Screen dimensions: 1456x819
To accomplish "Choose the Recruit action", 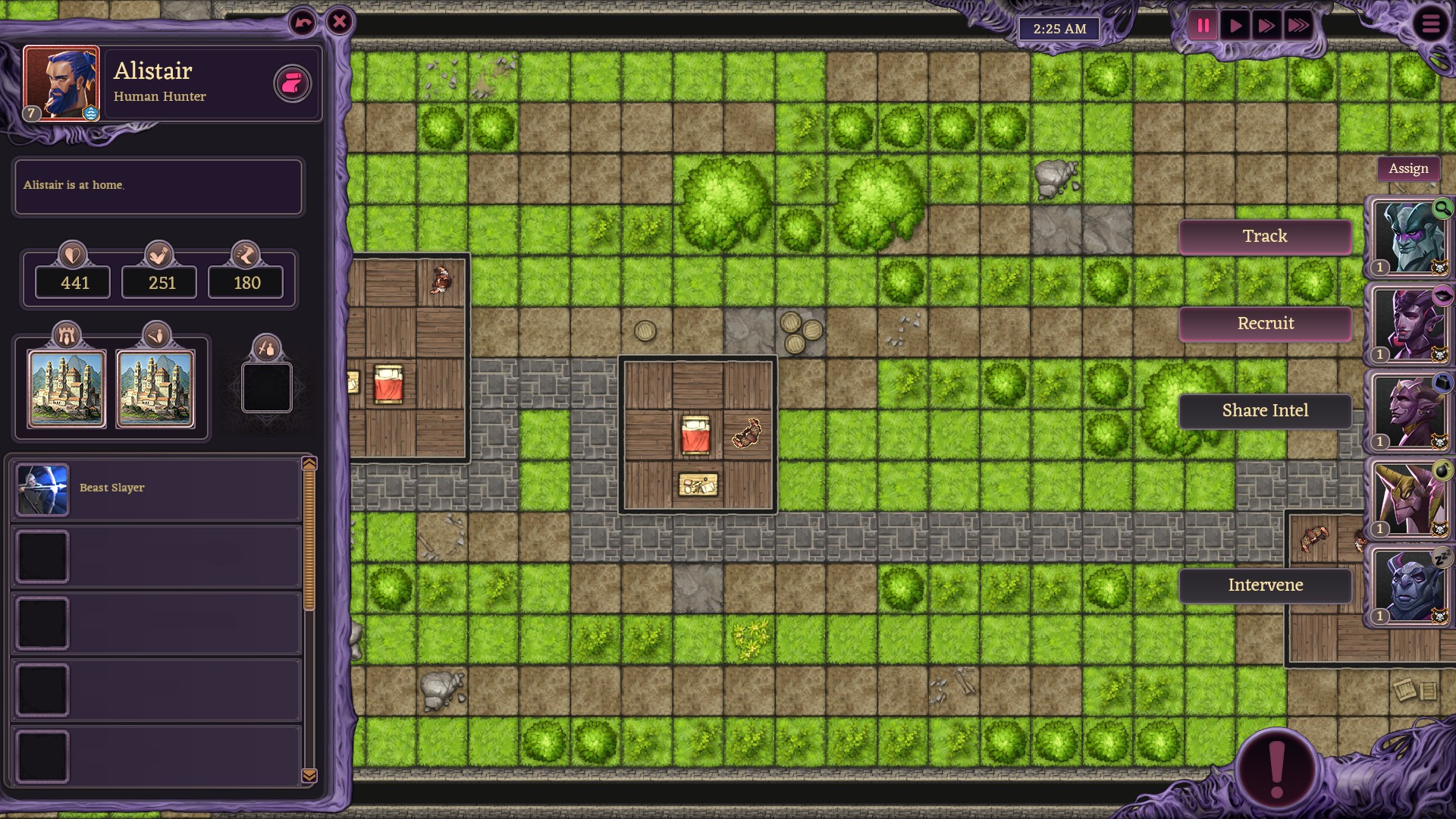I will point(1265,324).
